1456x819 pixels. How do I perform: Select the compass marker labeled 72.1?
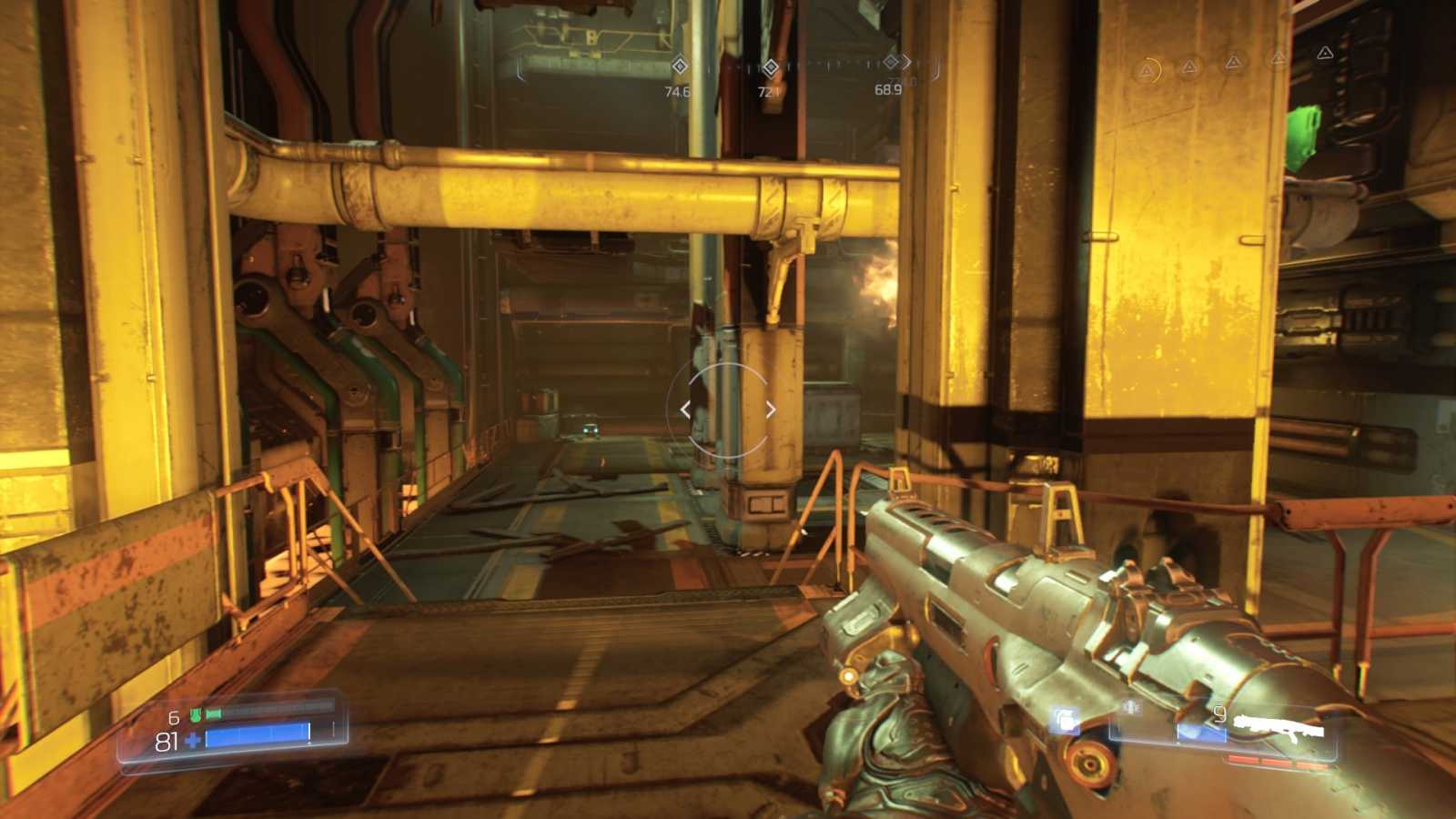pyautogui.click(x=770, y=66)
